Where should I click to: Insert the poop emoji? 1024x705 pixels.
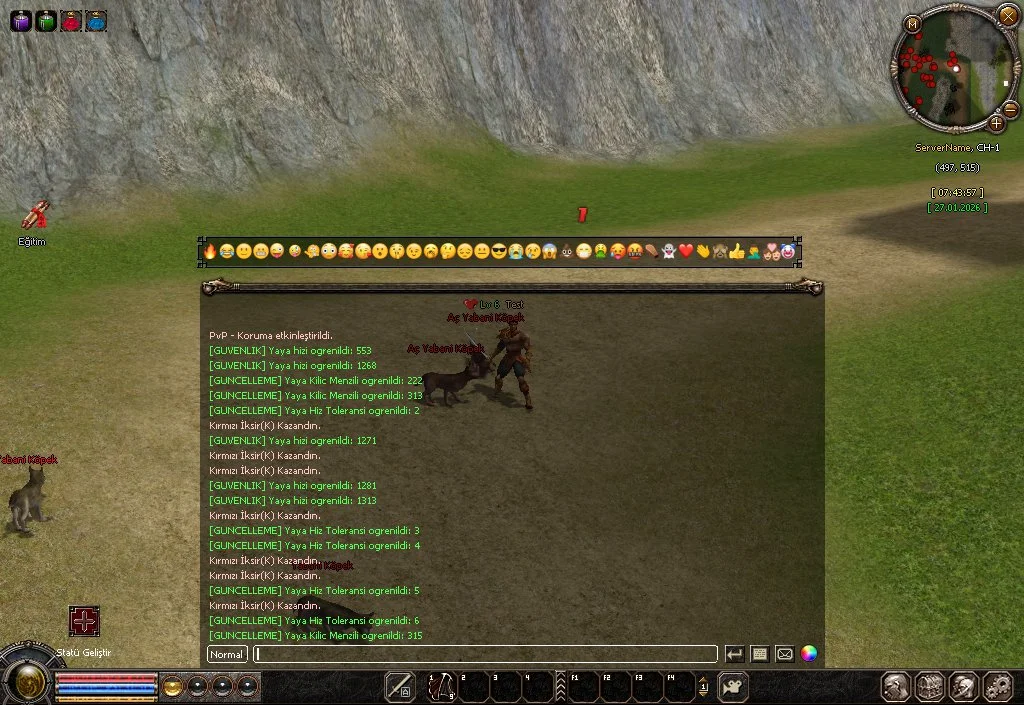566,252
